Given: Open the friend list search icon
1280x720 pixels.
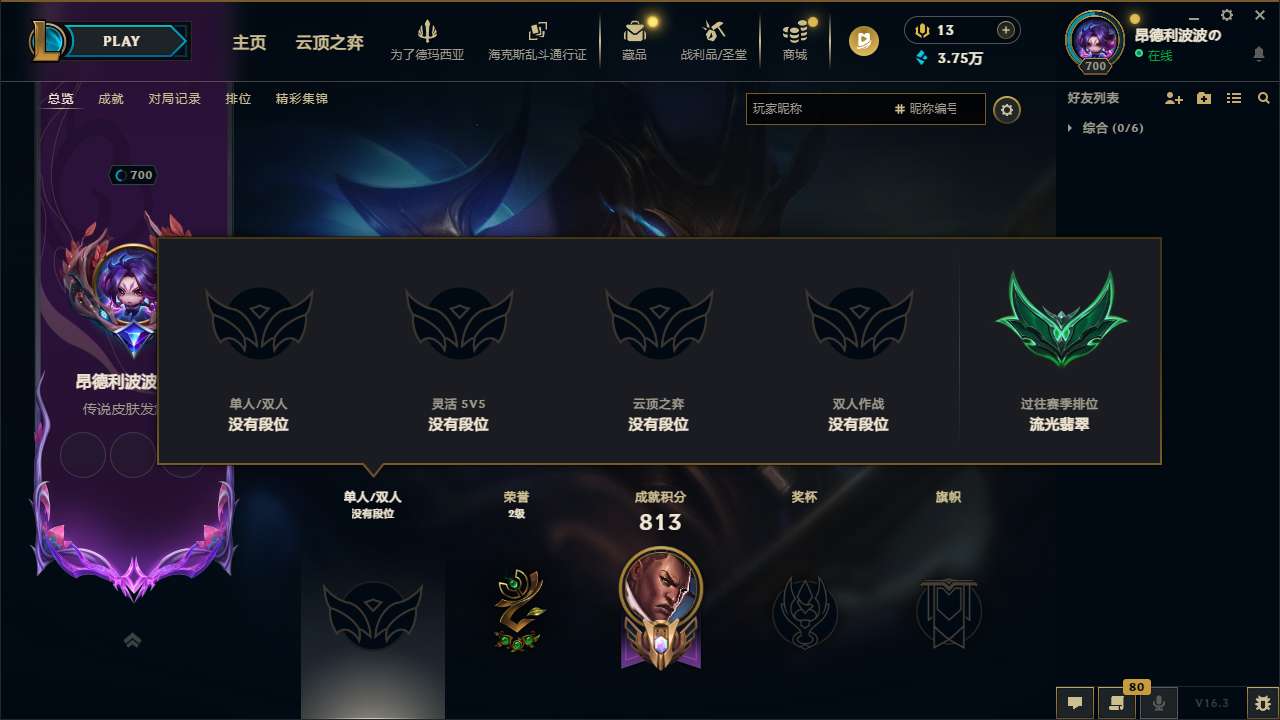Looking at the screenshot, I should coord(1263,98).
